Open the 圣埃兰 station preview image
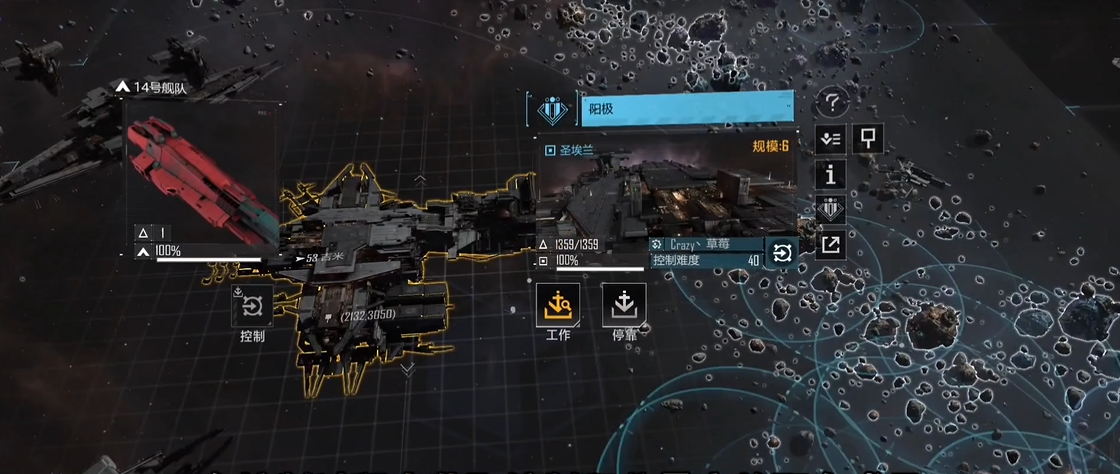Screen dimensions: 1120x474 (667, 192)
